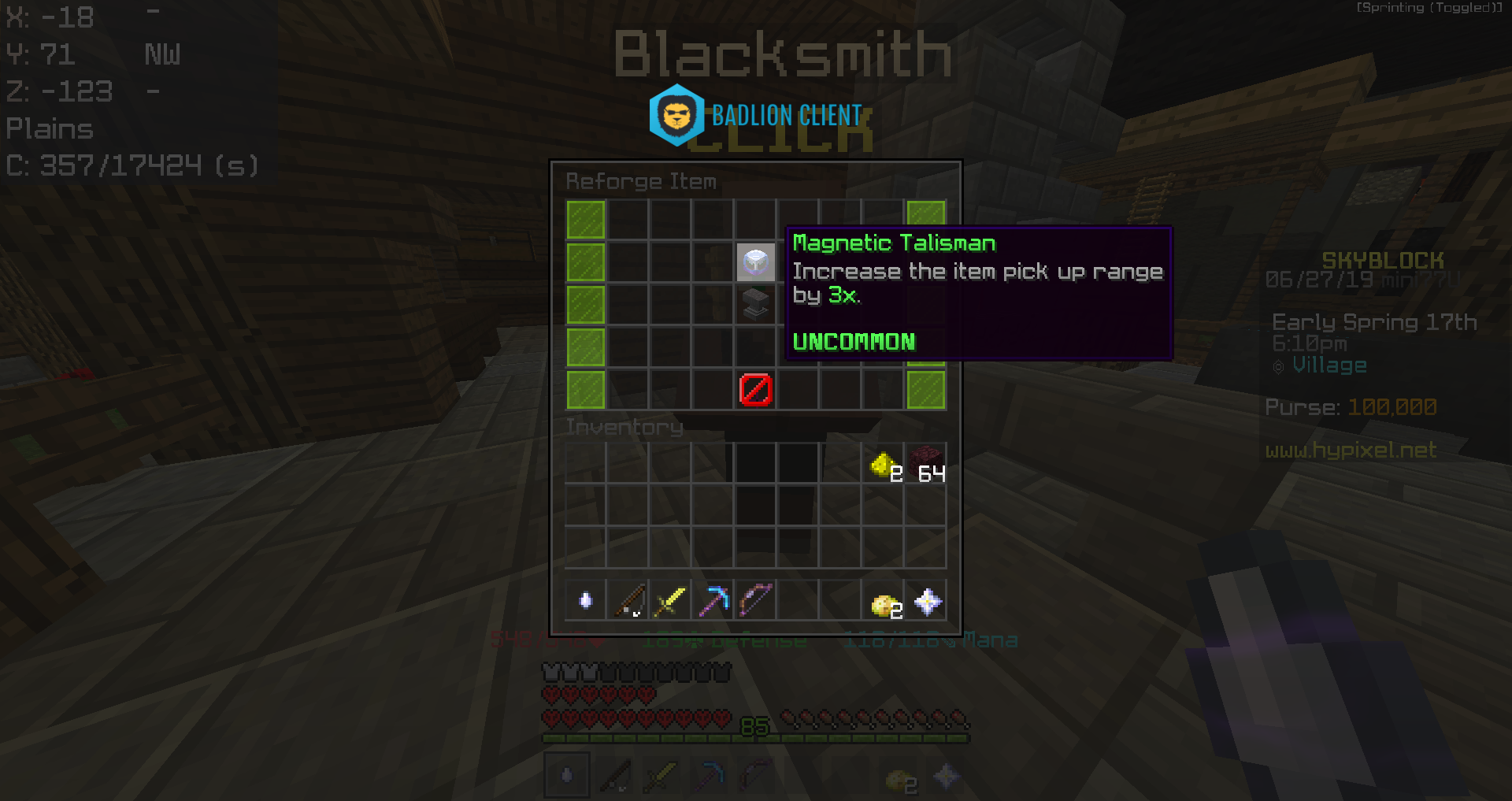Select the enchanted bow in the hotbar

pyautogui.click(x=755, y=600)
